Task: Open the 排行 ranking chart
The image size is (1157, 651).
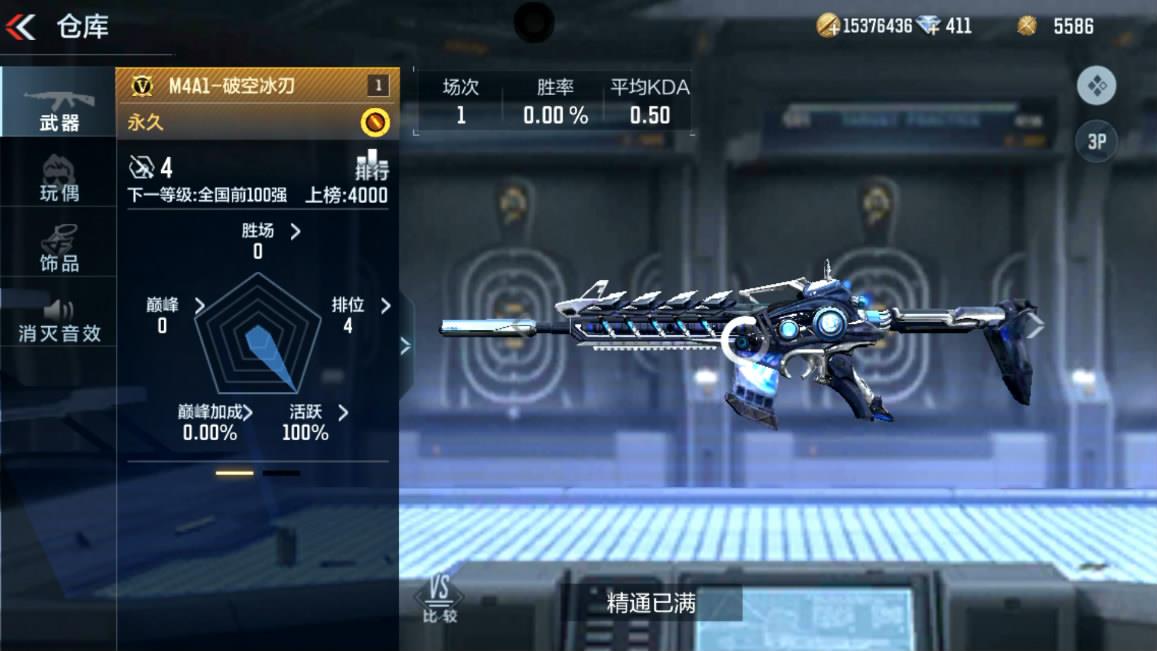Action: click(371, 165)
